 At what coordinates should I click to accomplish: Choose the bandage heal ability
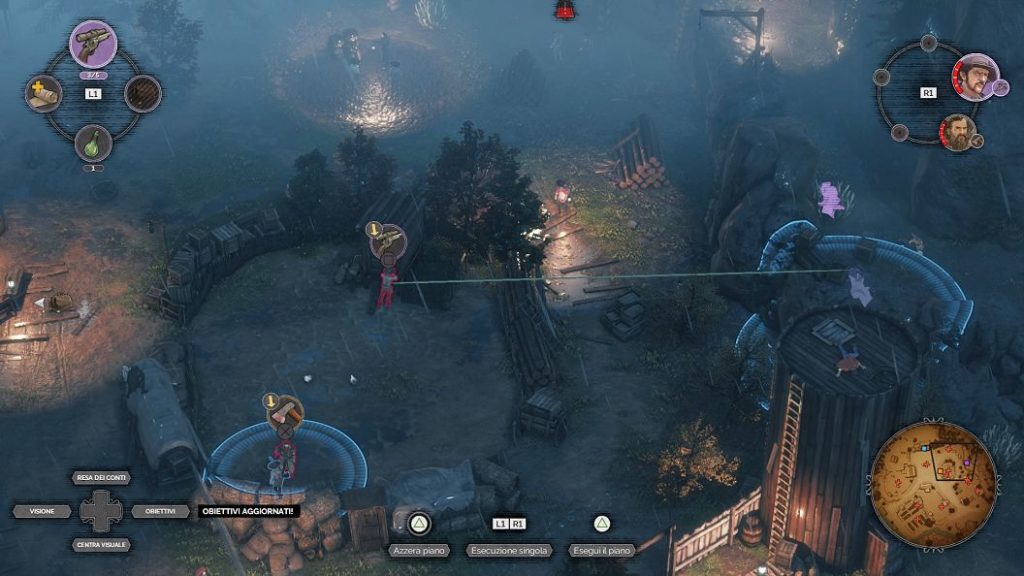pos(43,94)
